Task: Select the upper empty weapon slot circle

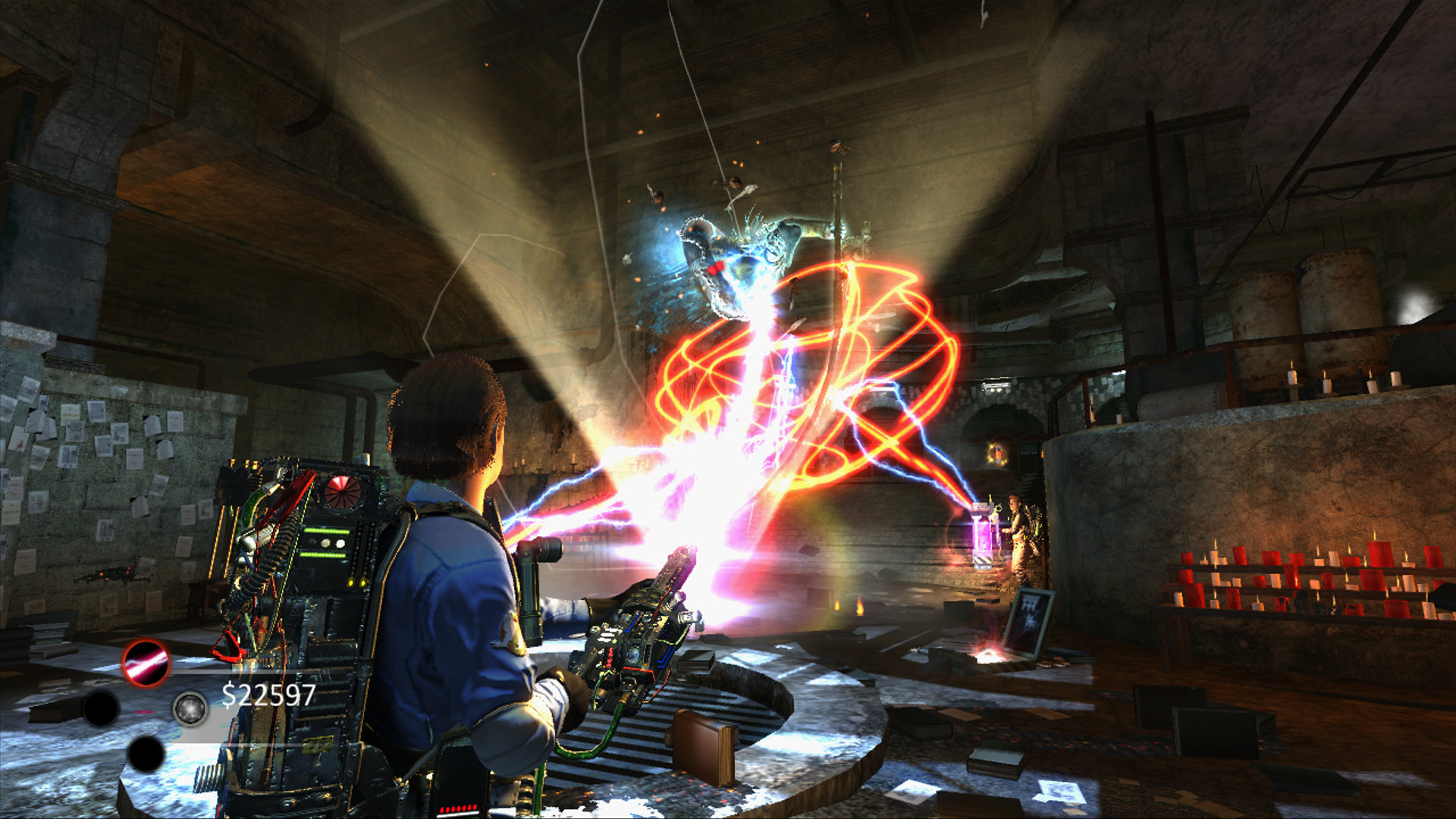Action: click(102, 707)
